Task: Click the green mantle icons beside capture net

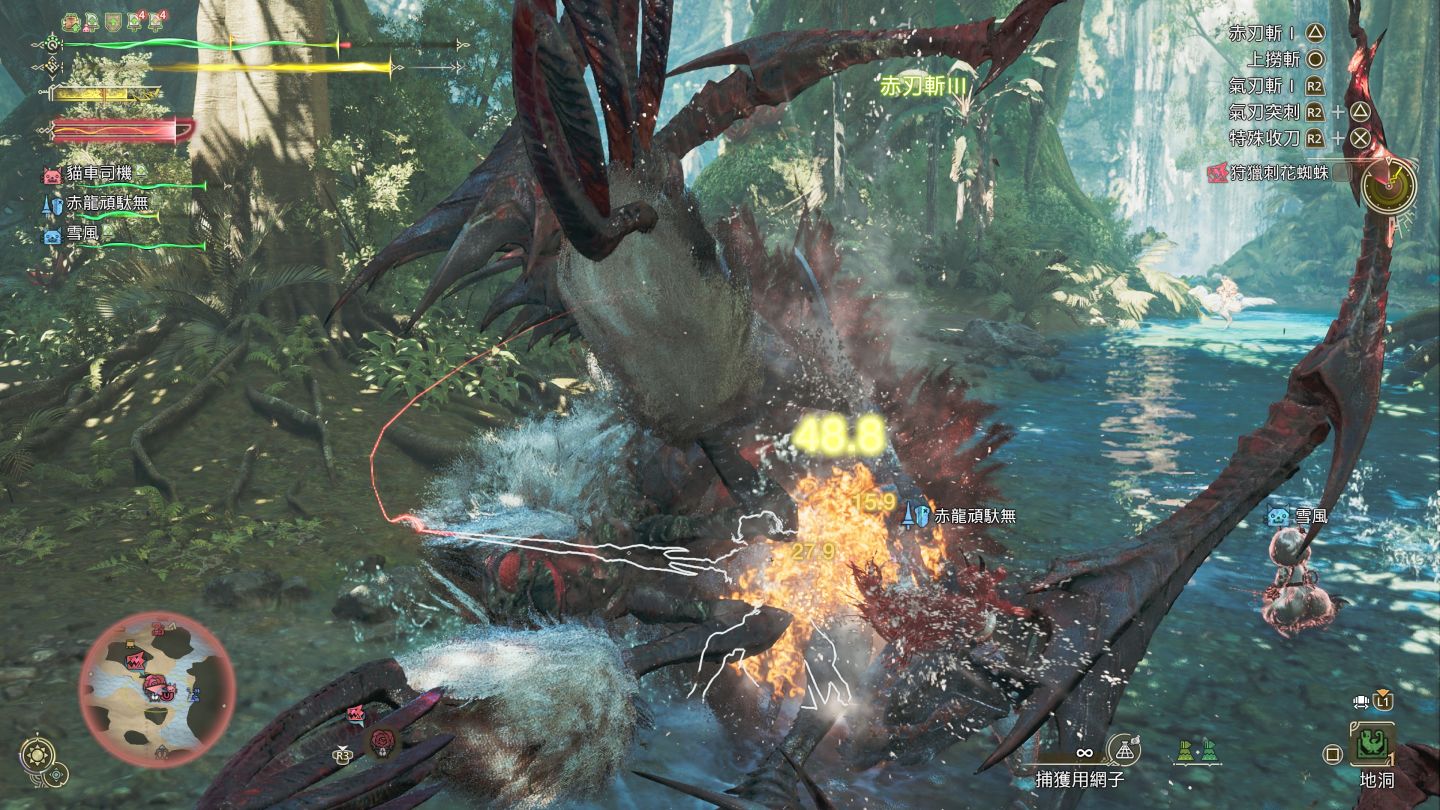Action: [x=1196, y=749]
